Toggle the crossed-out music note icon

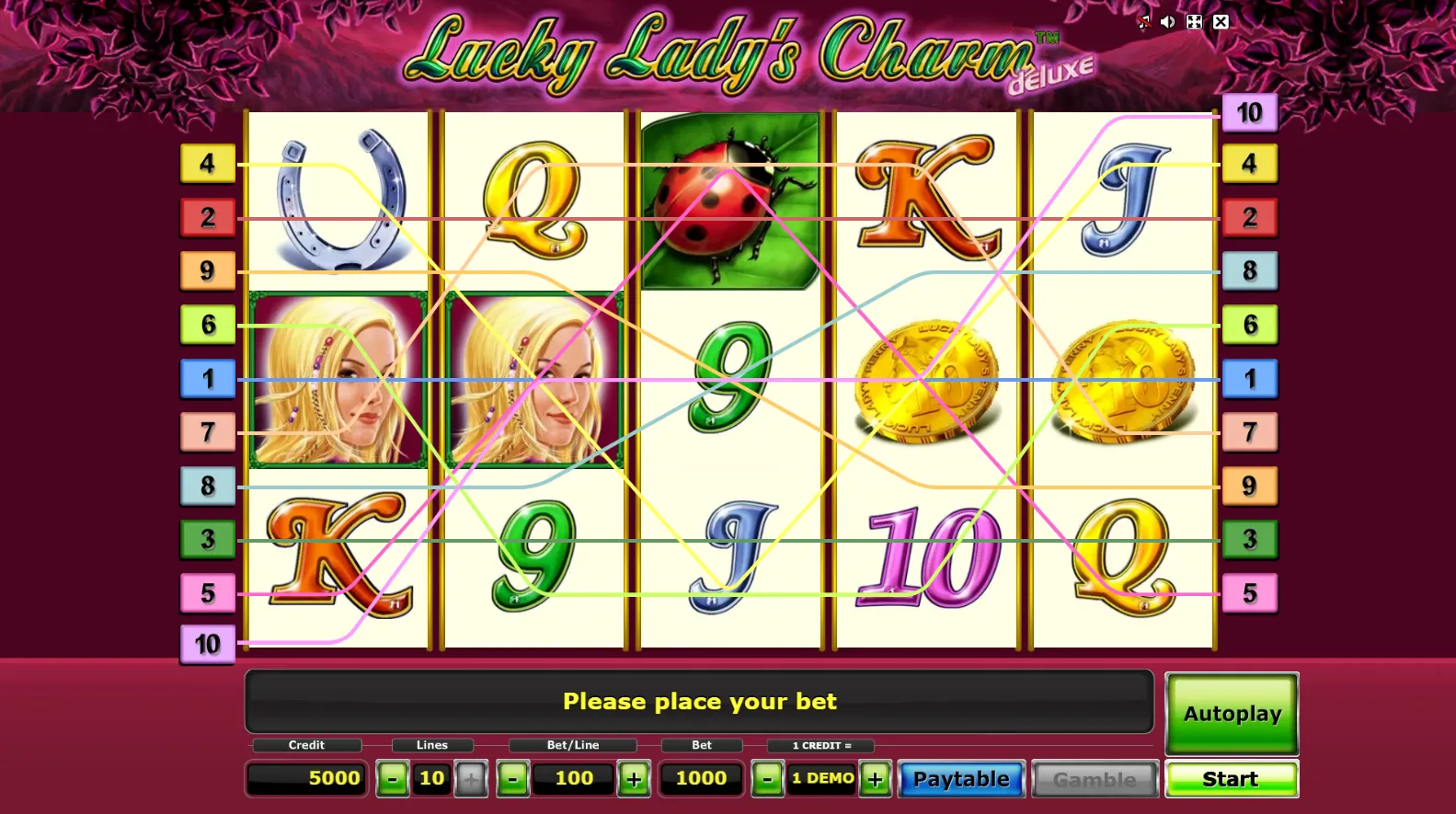(x=1144, y=21)
